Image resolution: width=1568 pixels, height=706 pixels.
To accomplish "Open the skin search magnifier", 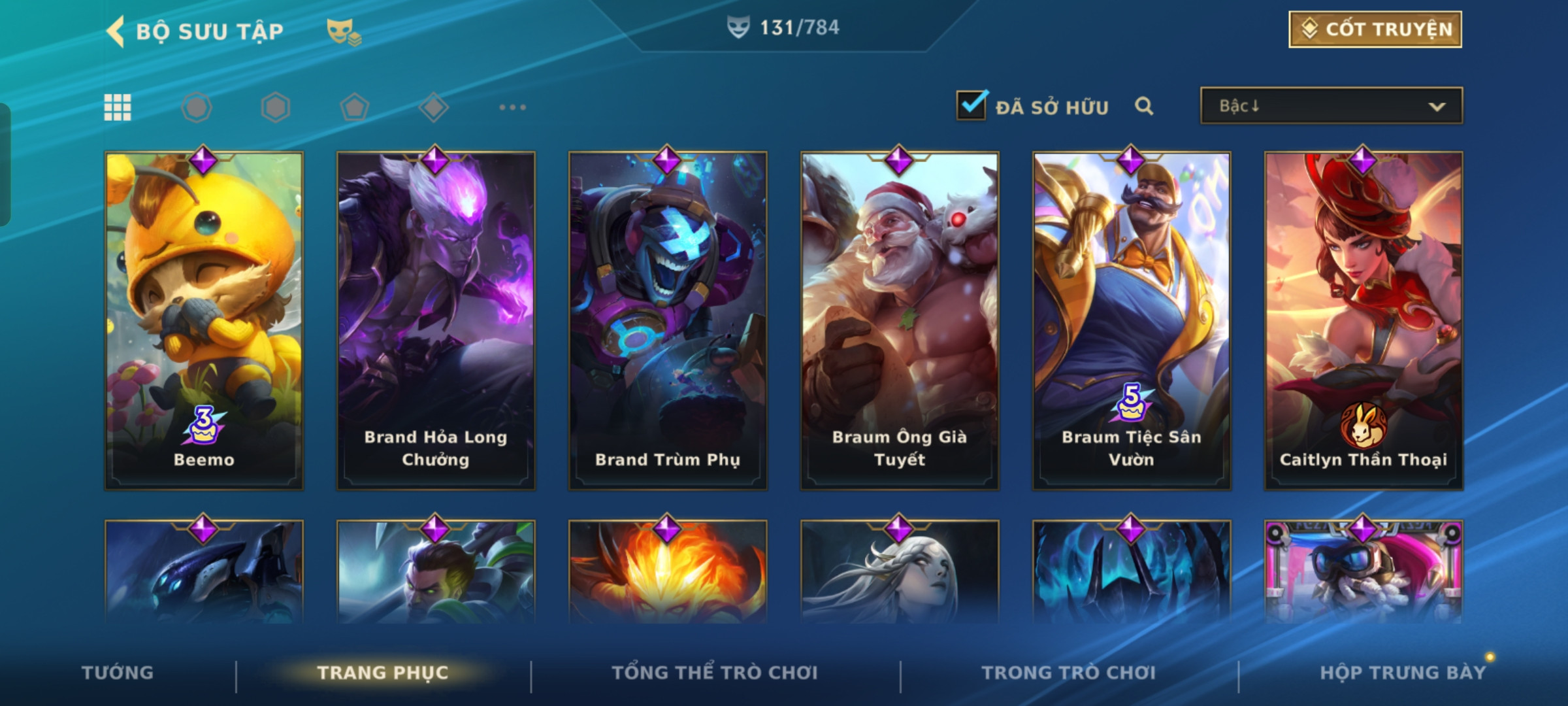I will pos(1143,106).
